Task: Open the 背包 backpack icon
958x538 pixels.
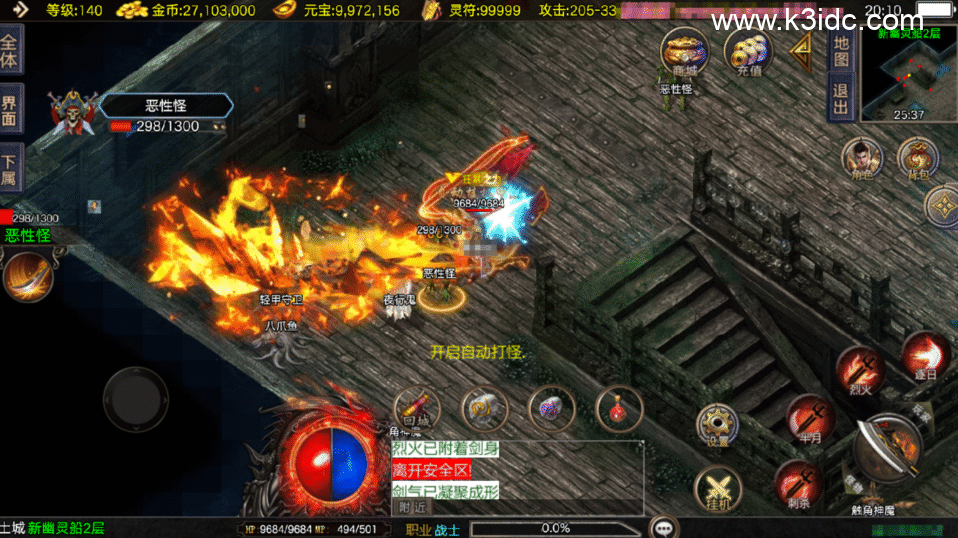Action: click(917, 159)
